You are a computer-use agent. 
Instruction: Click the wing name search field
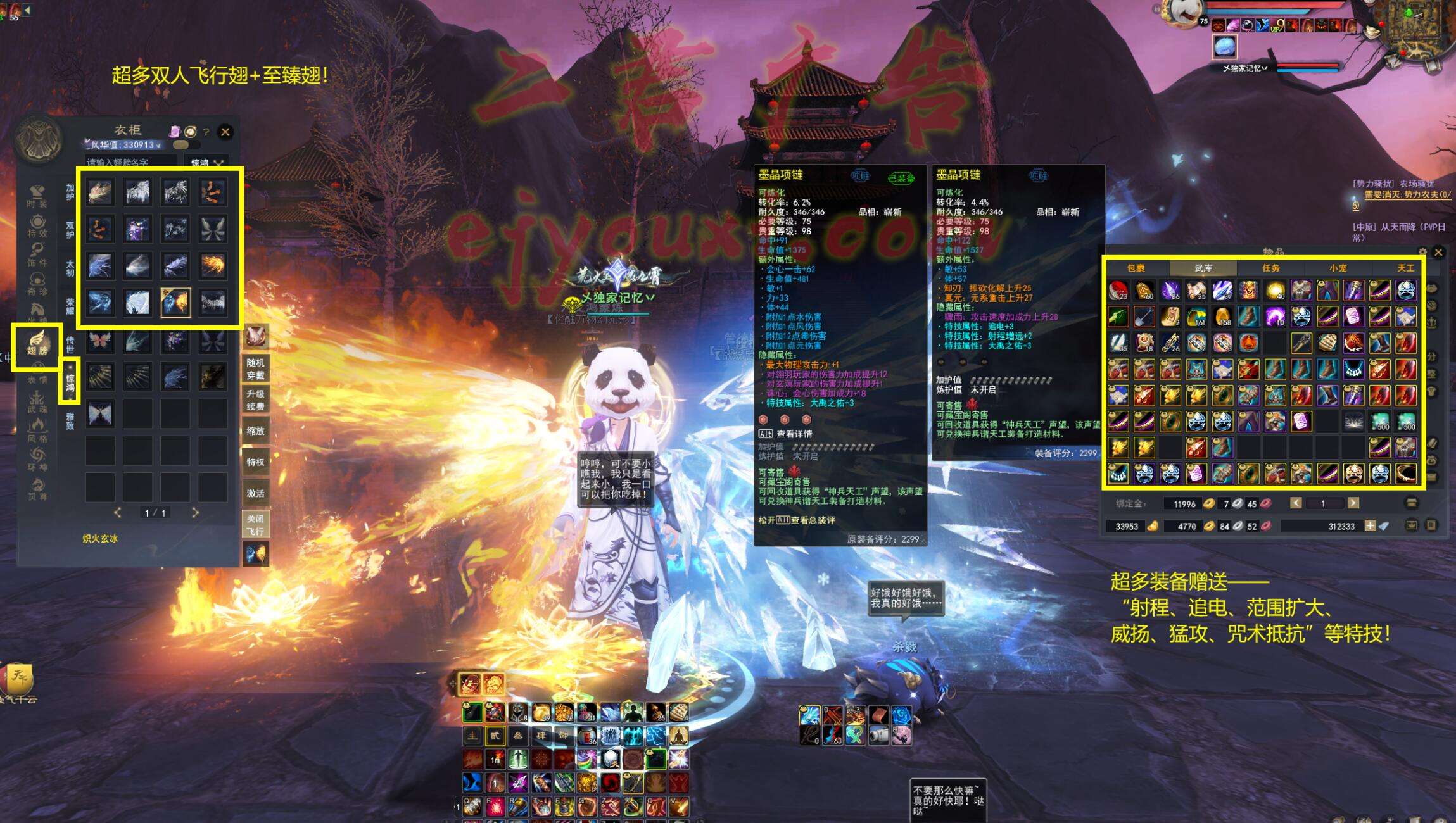click(132, 162)
